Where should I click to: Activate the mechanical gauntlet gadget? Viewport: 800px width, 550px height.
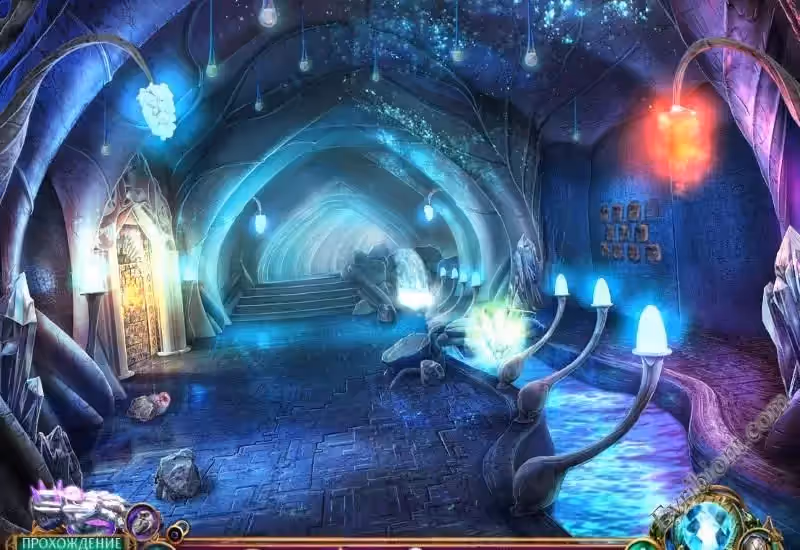coord(74,507)
